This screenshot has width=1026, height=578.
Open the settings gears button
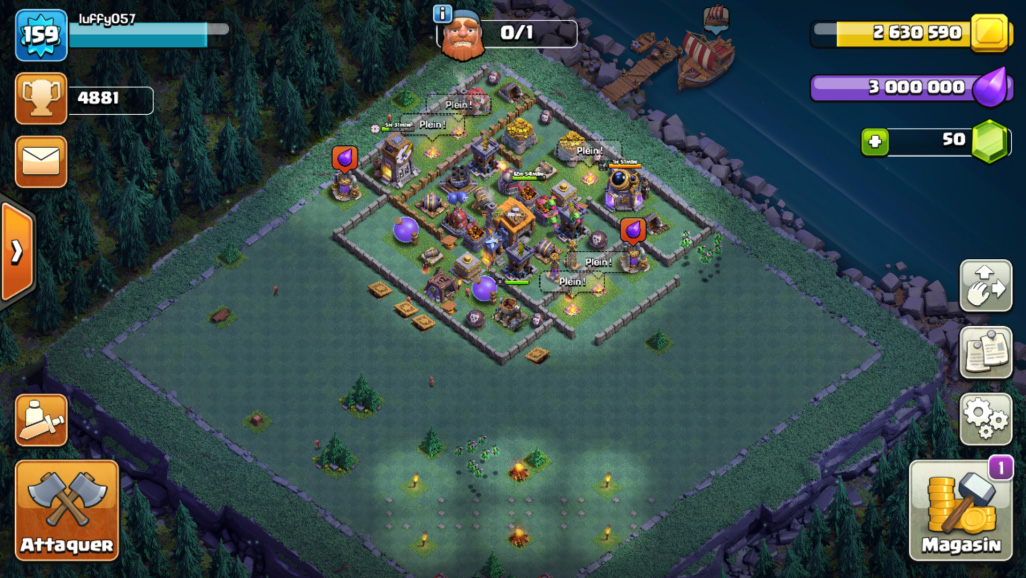pos(985,418)
